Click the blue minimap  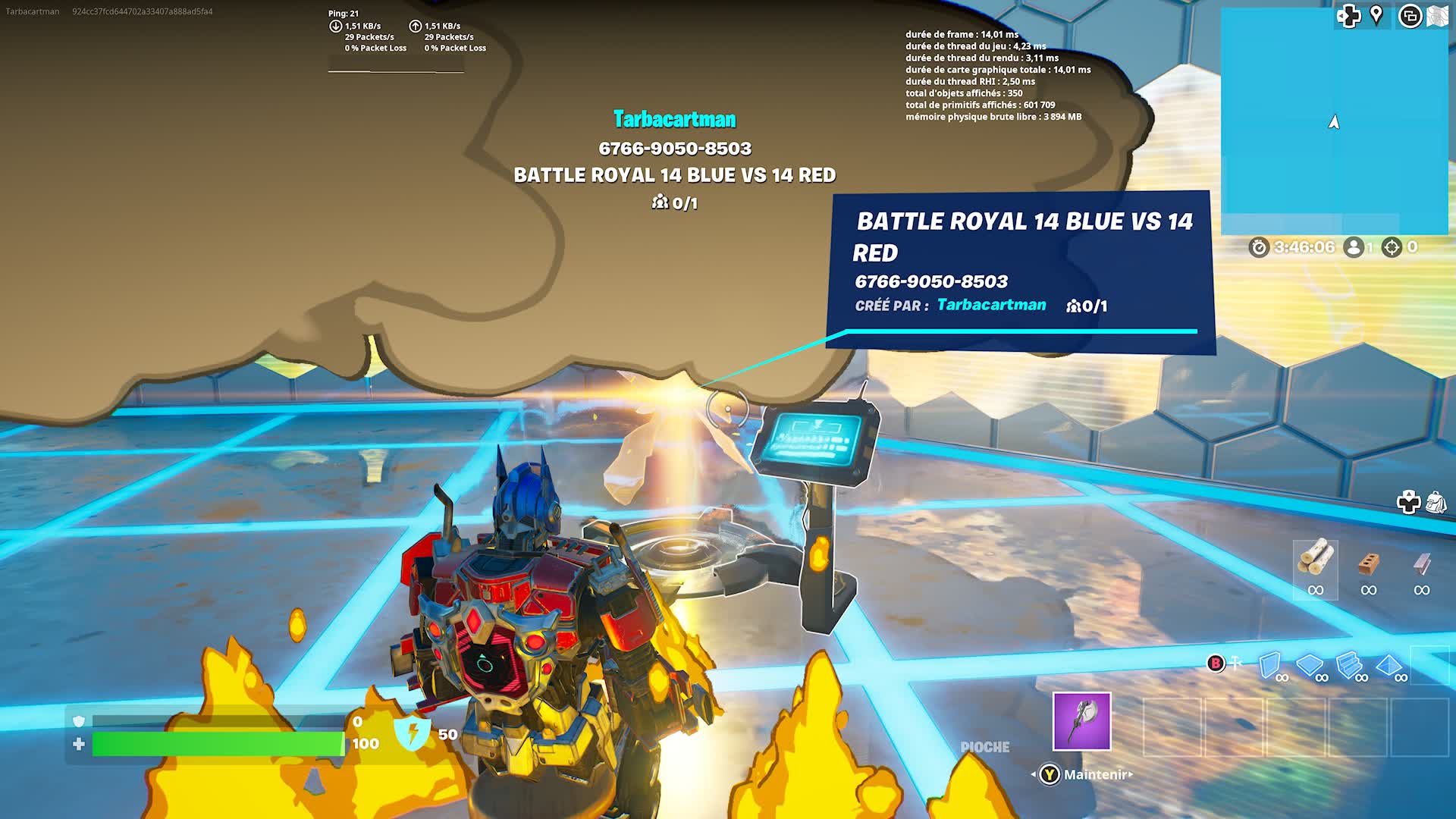pos(1334,121)
